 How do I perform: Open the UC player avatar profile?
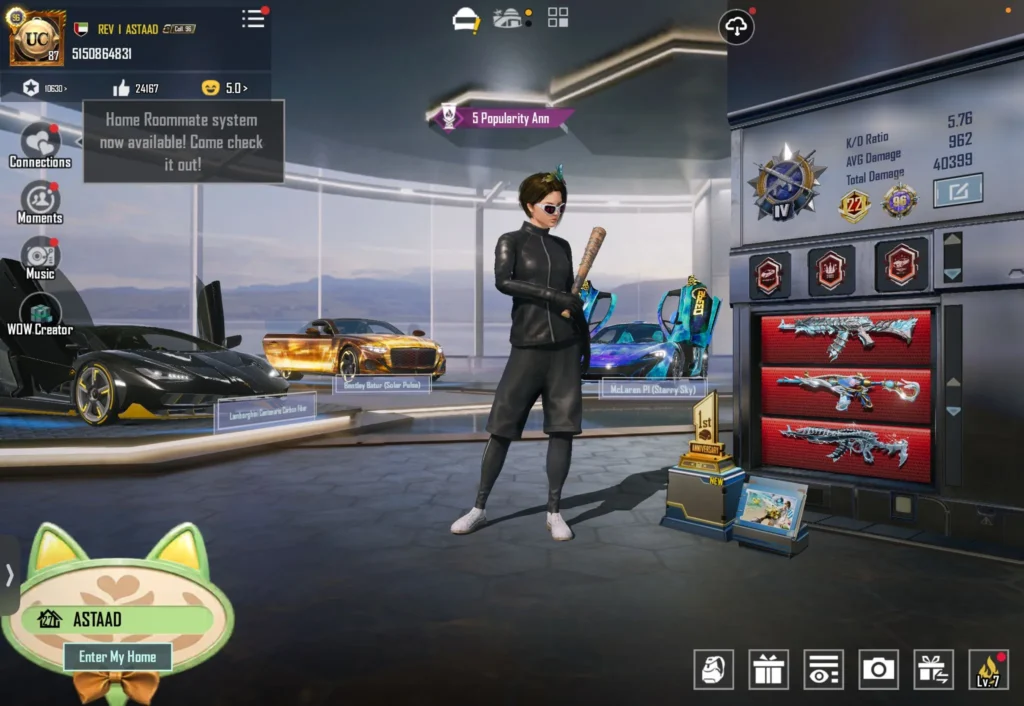point(37,37)
